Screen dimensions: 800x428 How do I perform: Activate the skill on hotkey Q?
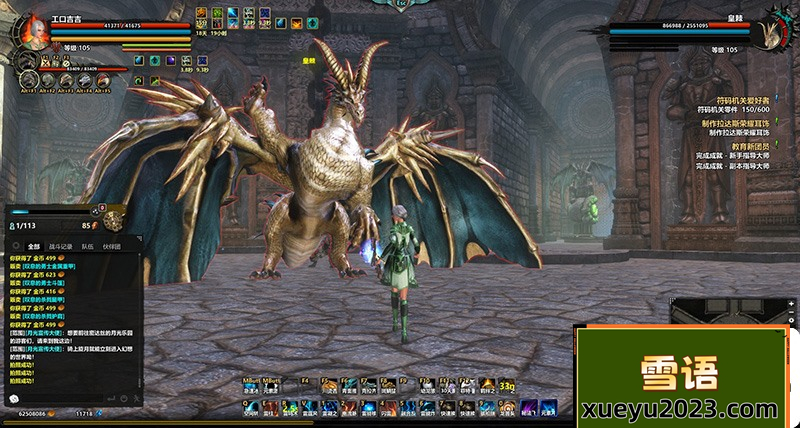(250, 407)
